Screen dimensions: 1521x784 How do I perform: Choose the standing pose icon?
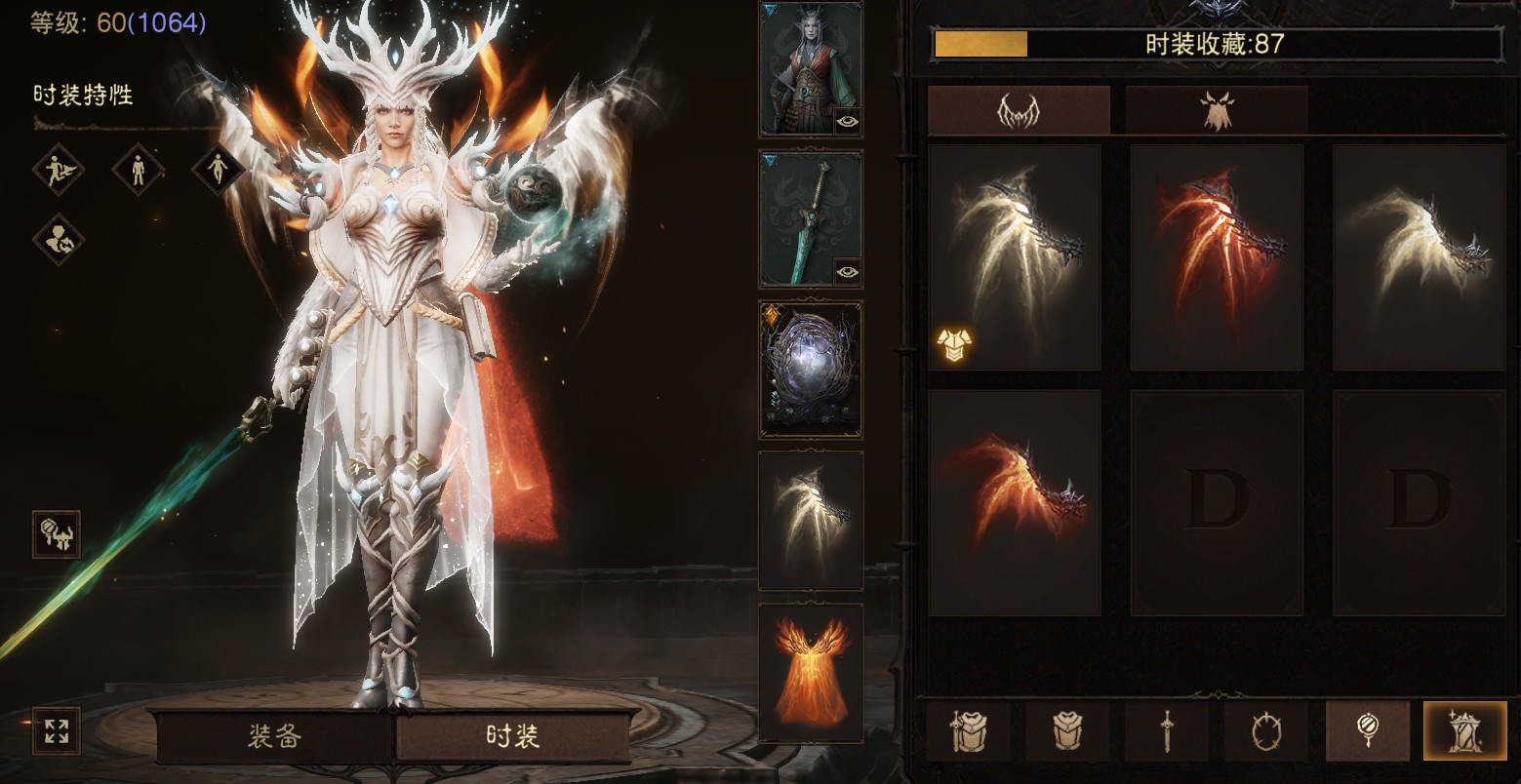point(138,171)
